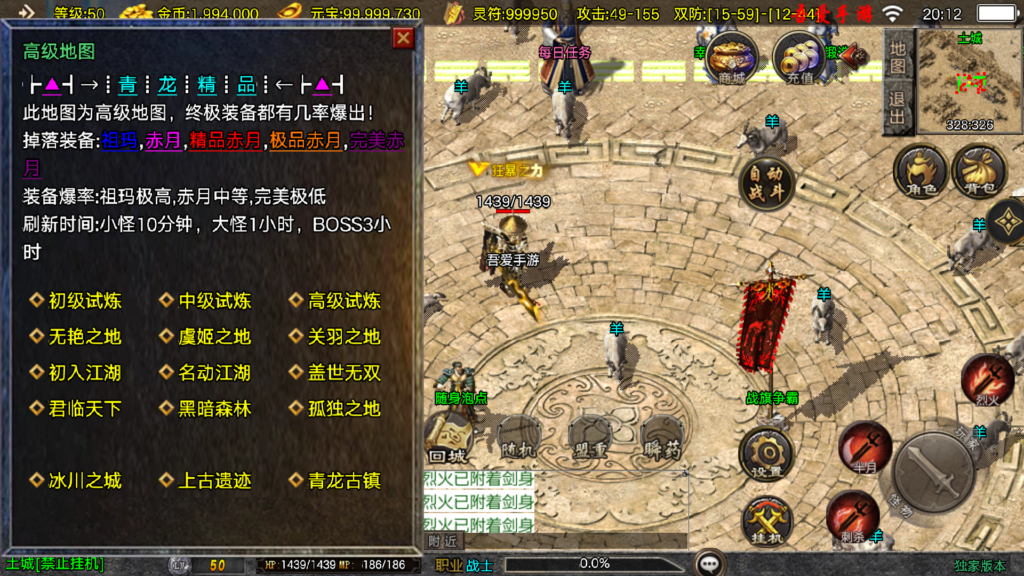Teleport to 冰川之城
Viewport: 1024px width, 576px height.
[x=85, y=481]
